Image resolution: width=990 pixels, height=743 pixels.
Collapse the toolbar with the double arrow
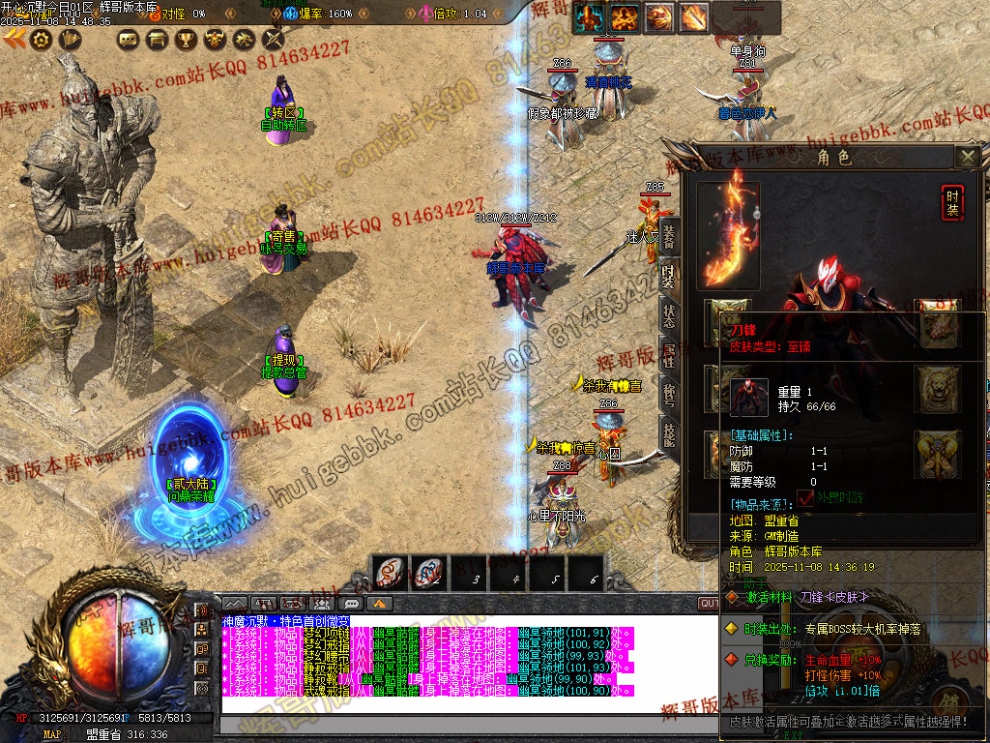(14, 39)
